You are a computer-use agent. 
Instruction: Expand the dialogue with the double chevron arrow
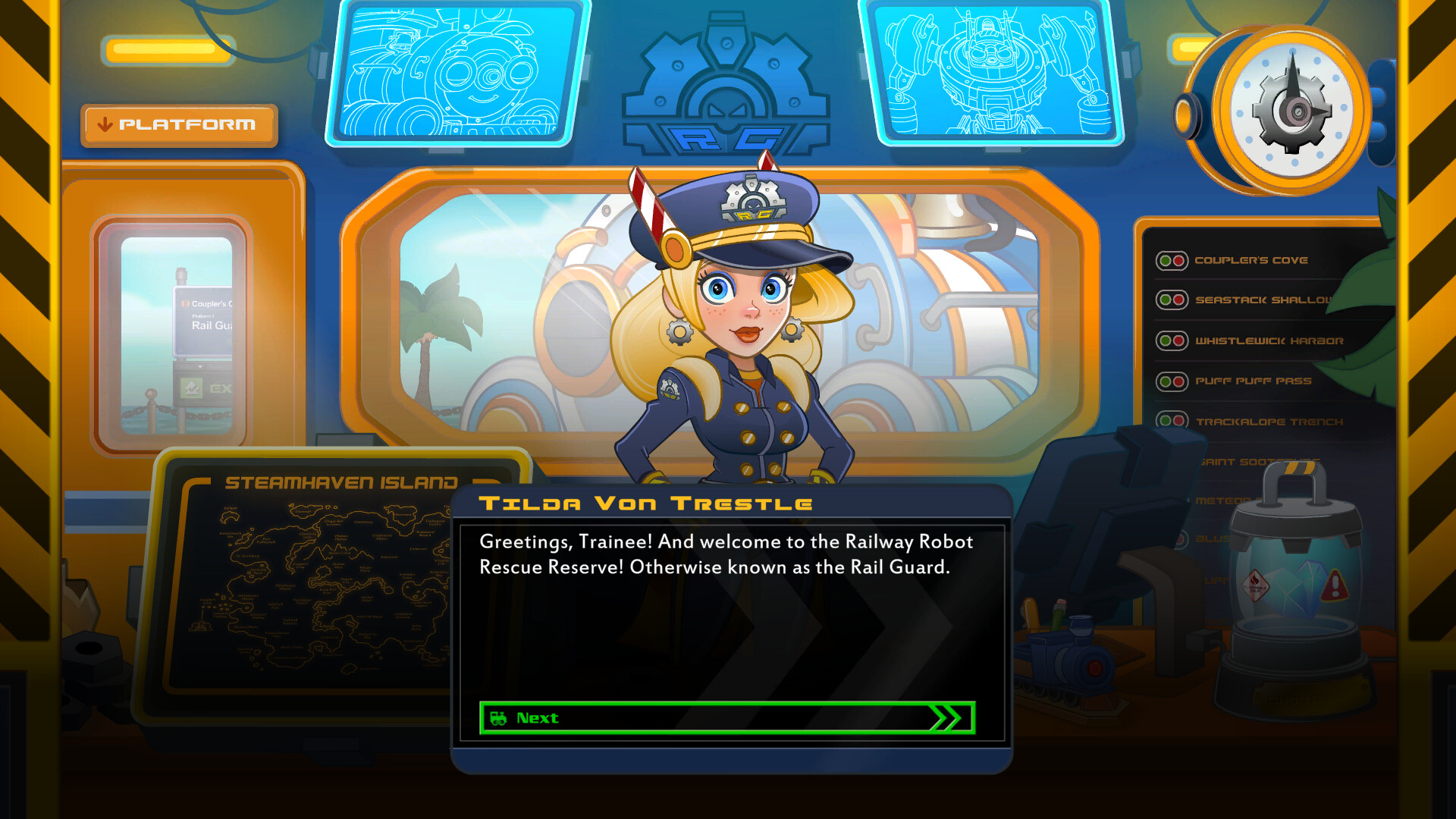(x=946, y=719)
